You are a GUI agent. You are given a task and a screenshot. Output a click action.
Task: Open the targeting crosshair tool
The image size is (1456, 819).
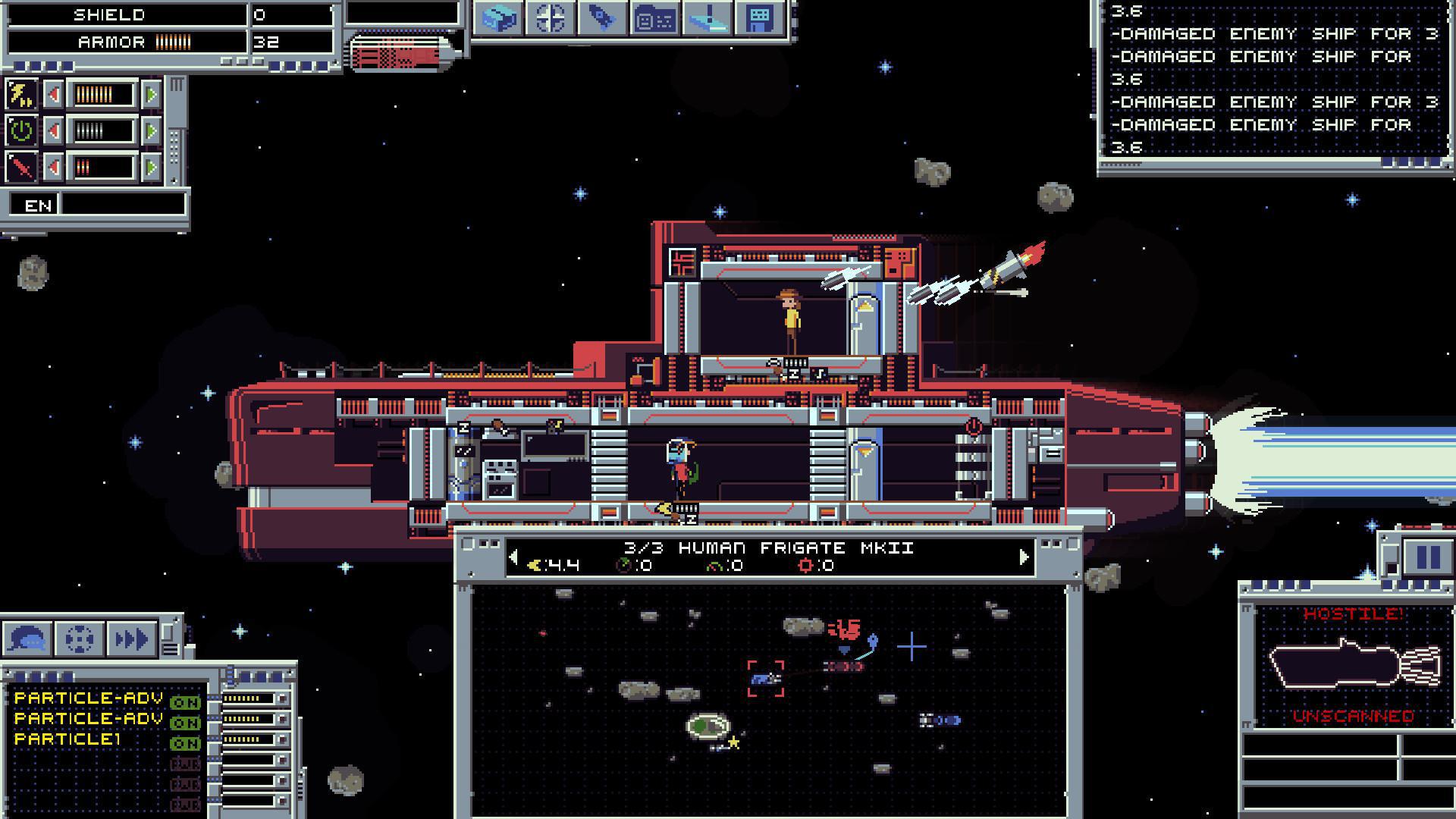tap(551, 19)
